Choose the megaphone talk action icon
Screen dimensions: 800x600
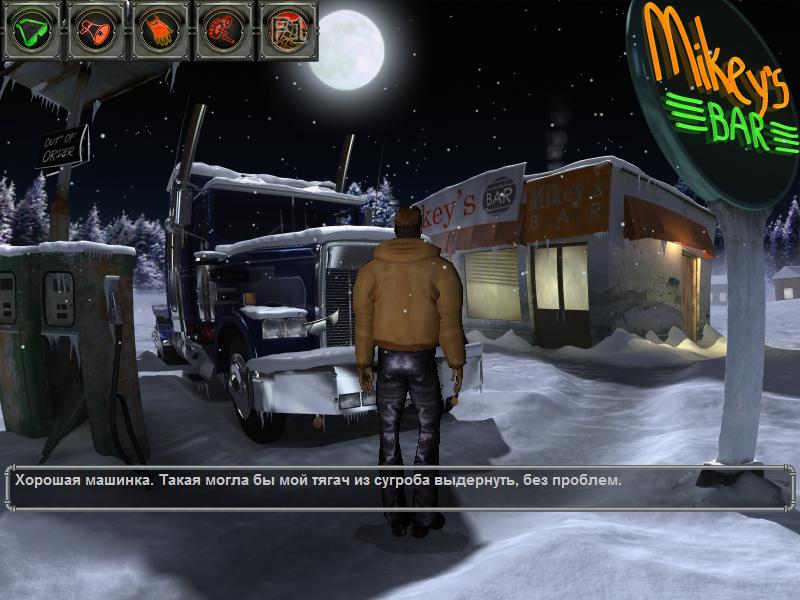97,30
